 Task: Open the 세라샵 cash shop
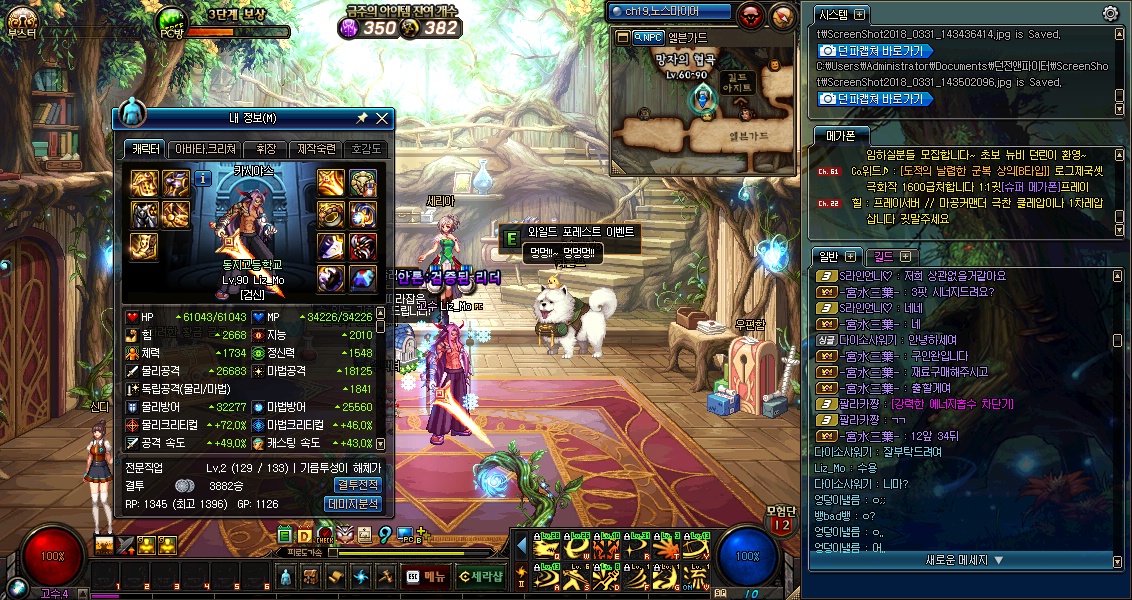click(481, 576)
